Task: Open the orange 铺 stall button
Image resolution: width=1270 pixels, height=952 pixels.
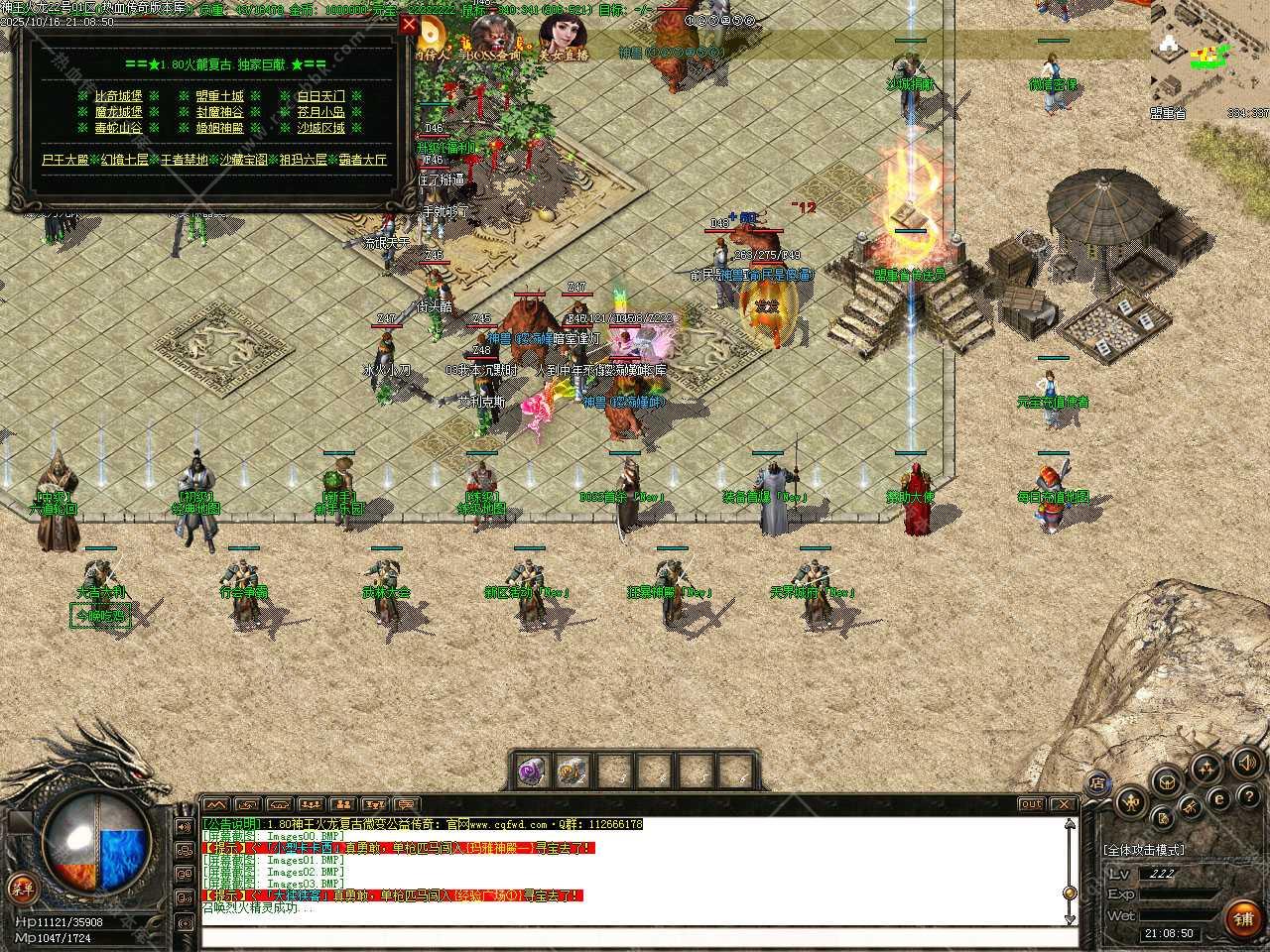Action: [1243, 919]
